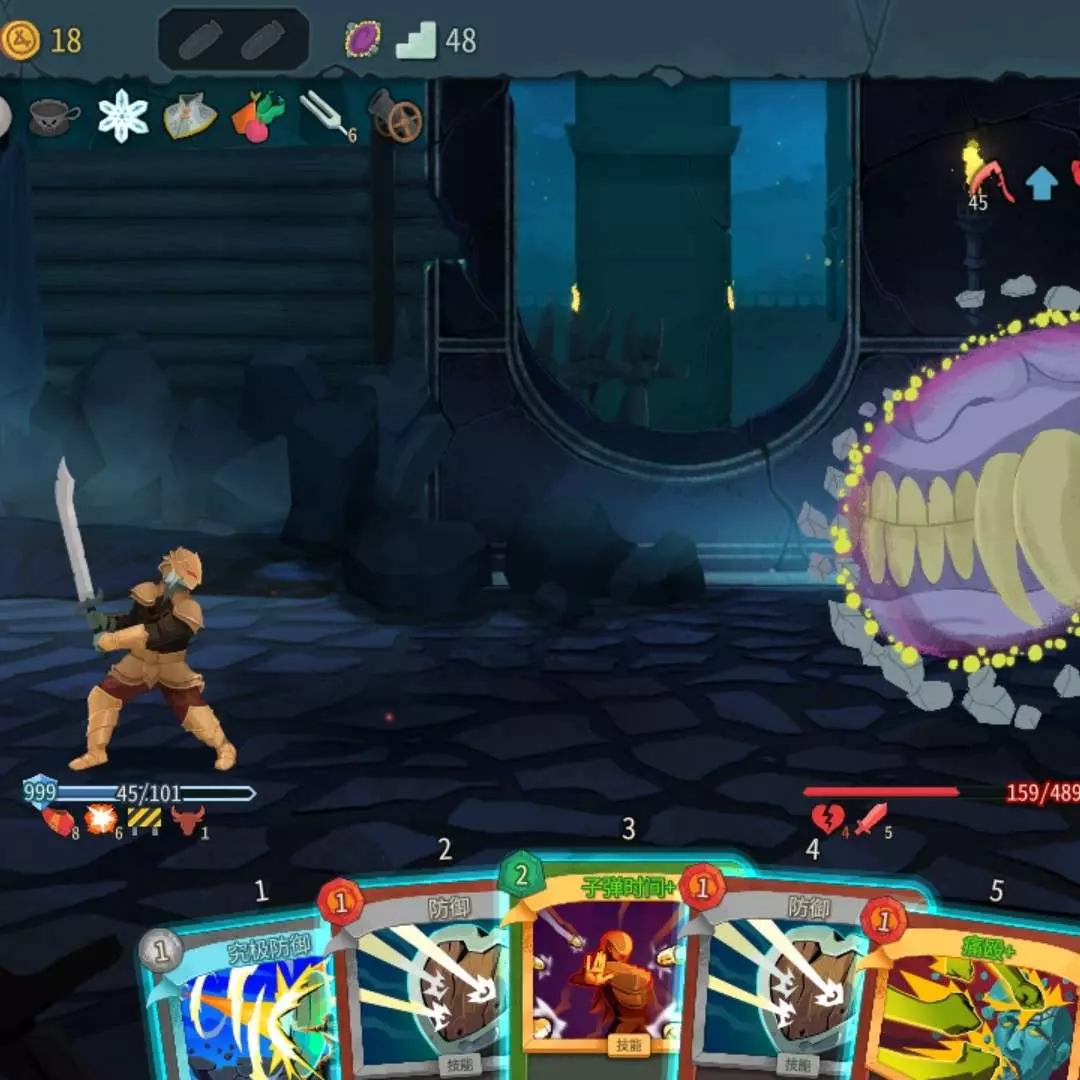Check the wheeled cannon relic
The image size is (1080, 1080).
[396, 116]
